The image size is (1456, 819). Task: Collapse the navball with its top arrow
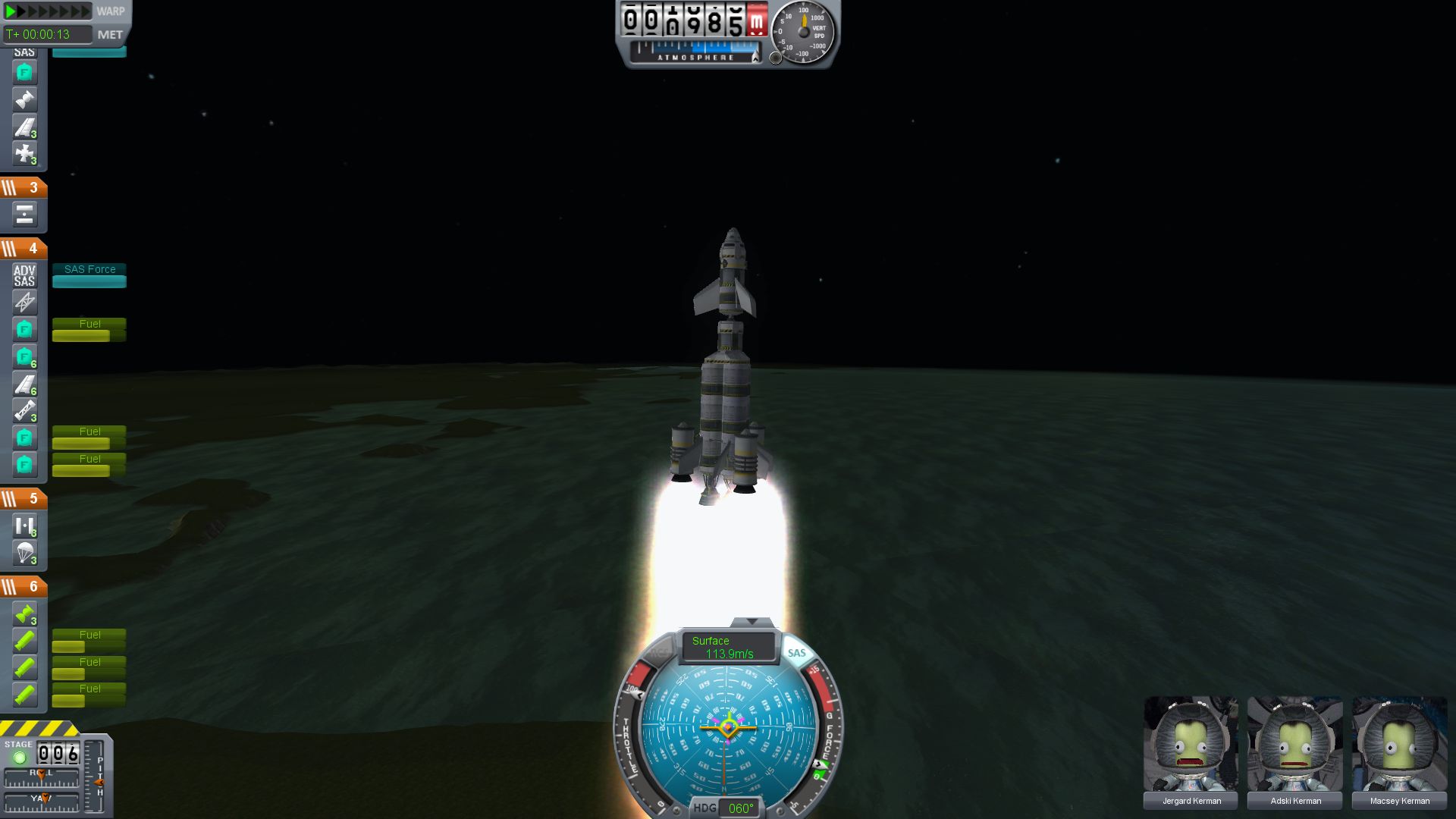point(752,622)
